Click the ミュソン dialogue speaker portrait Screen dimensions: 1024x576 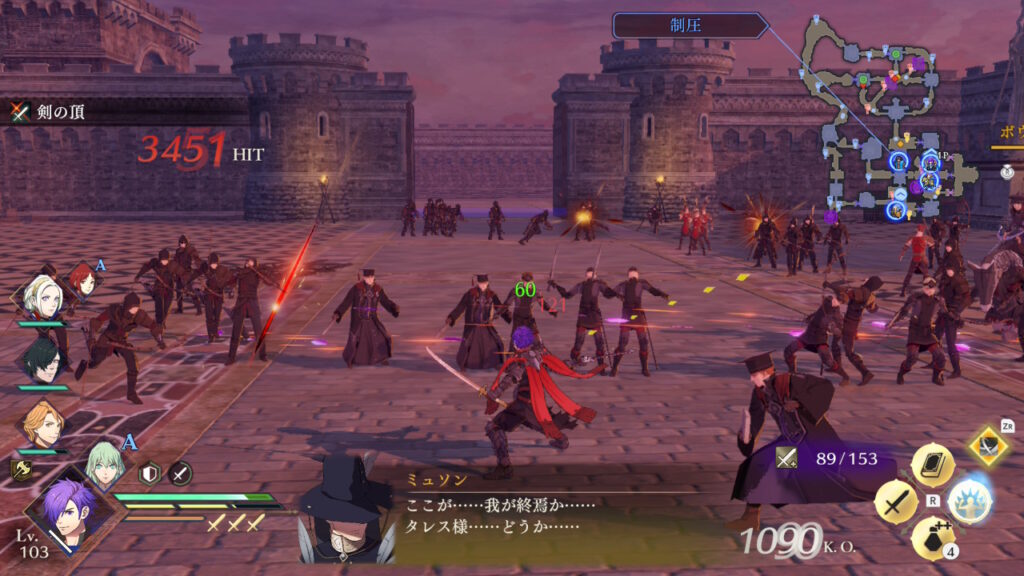coord(346,509)
